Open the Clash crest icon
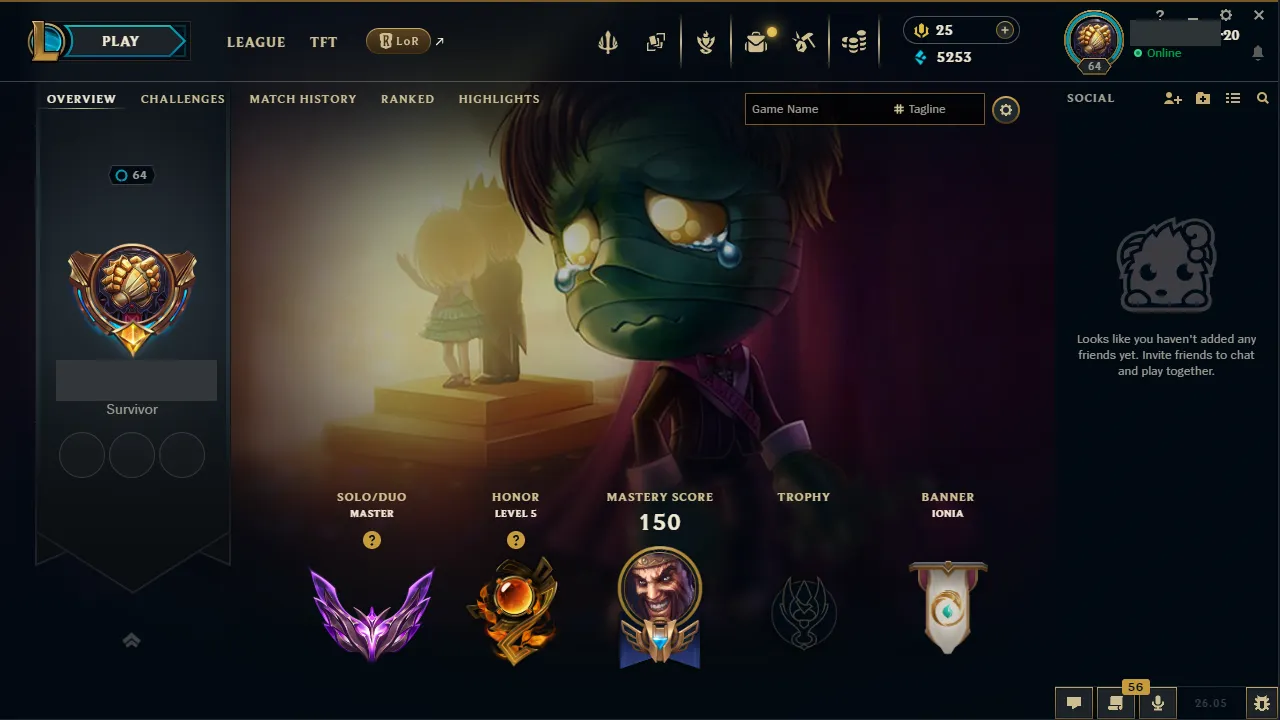This screenshot has width=1280, height=720. pos(707,42)
